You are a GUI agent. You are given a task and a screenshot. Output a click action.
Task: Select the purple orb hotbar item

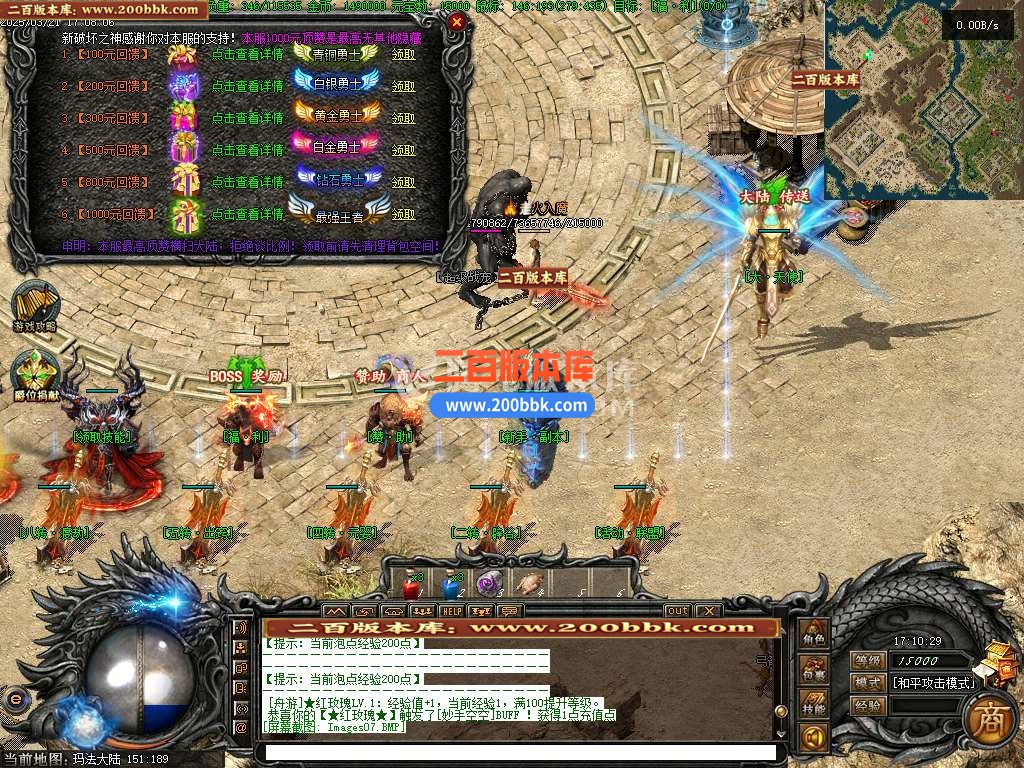click(x=488, y=584)
